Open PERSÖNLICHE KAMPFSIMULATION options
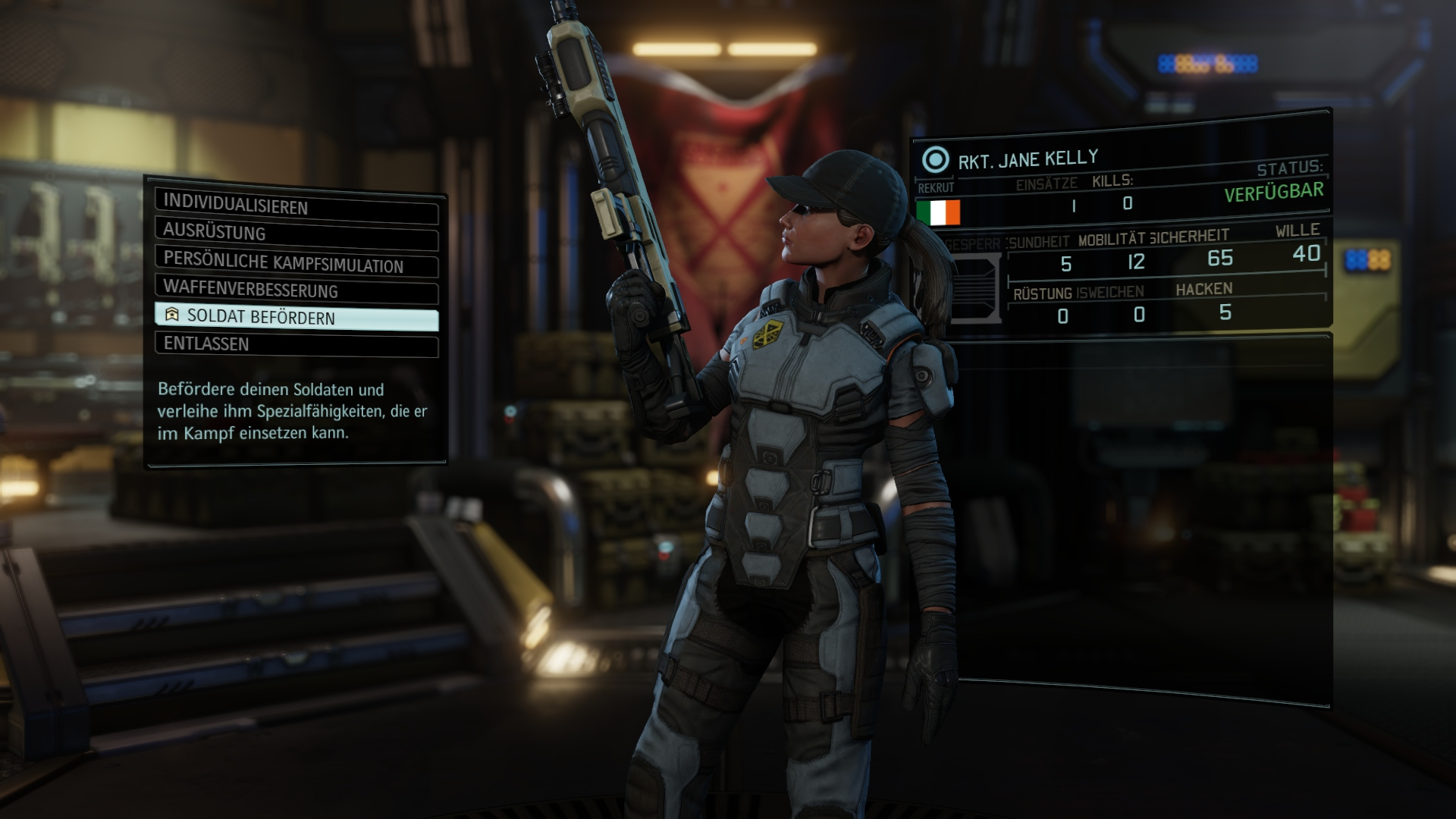1456x819 pixels. (284, 262)
